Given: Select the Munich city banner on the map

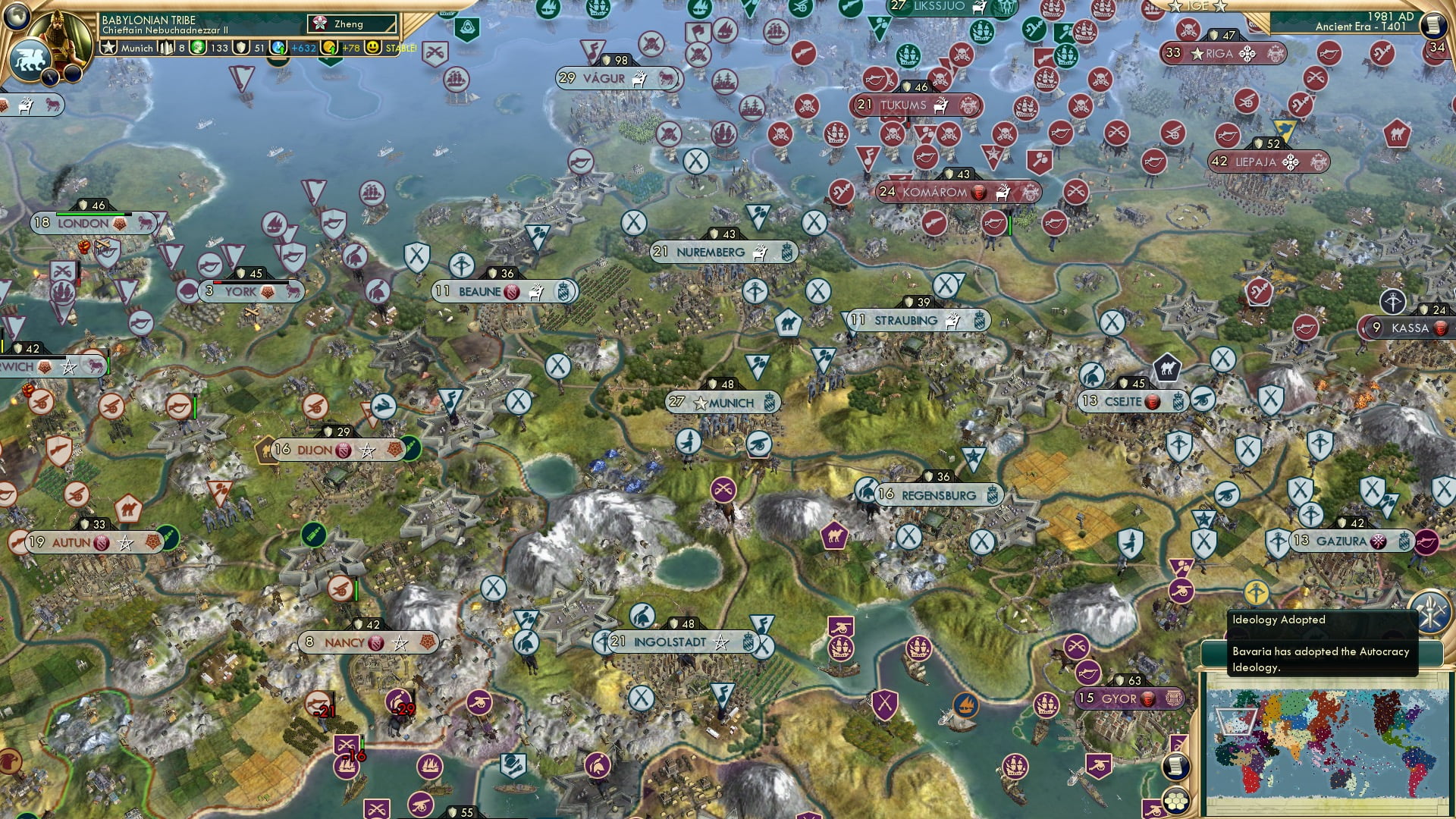Looking at the screenshot, I should (724, 403).
